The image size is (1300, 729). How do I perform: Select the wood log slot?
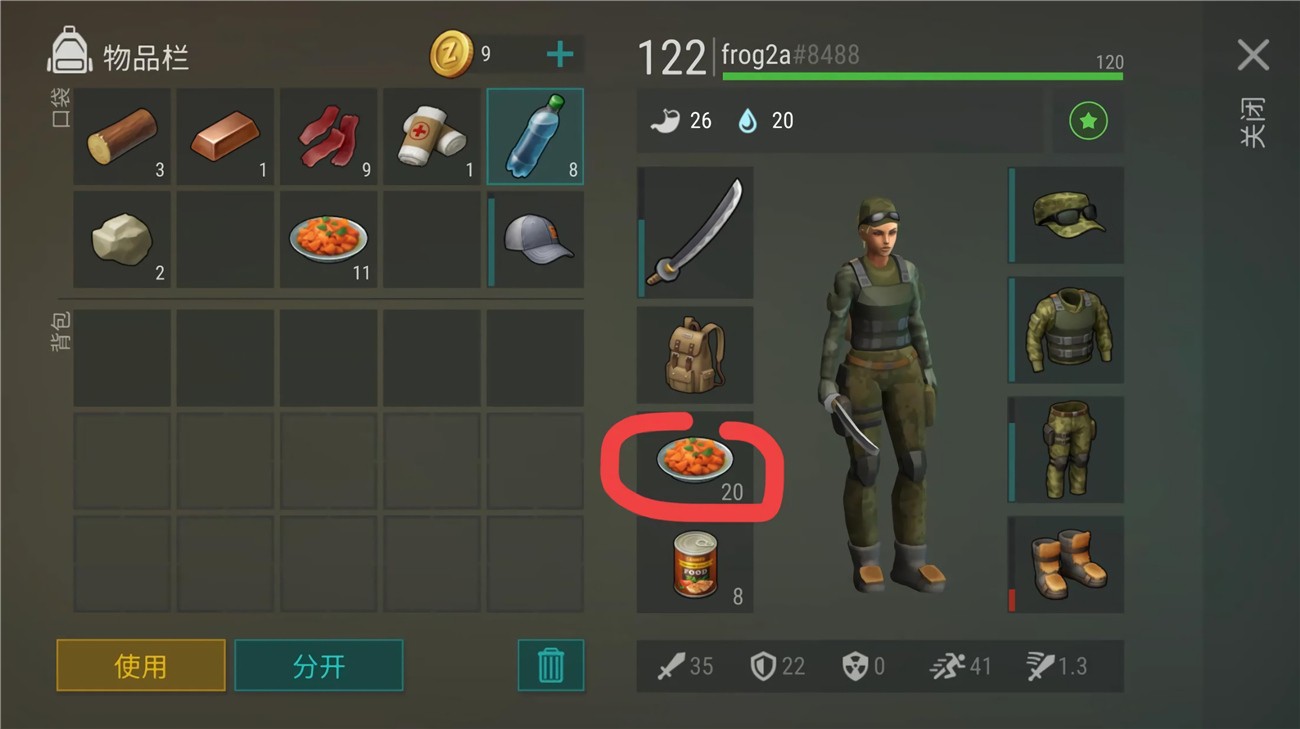(122, 137)
